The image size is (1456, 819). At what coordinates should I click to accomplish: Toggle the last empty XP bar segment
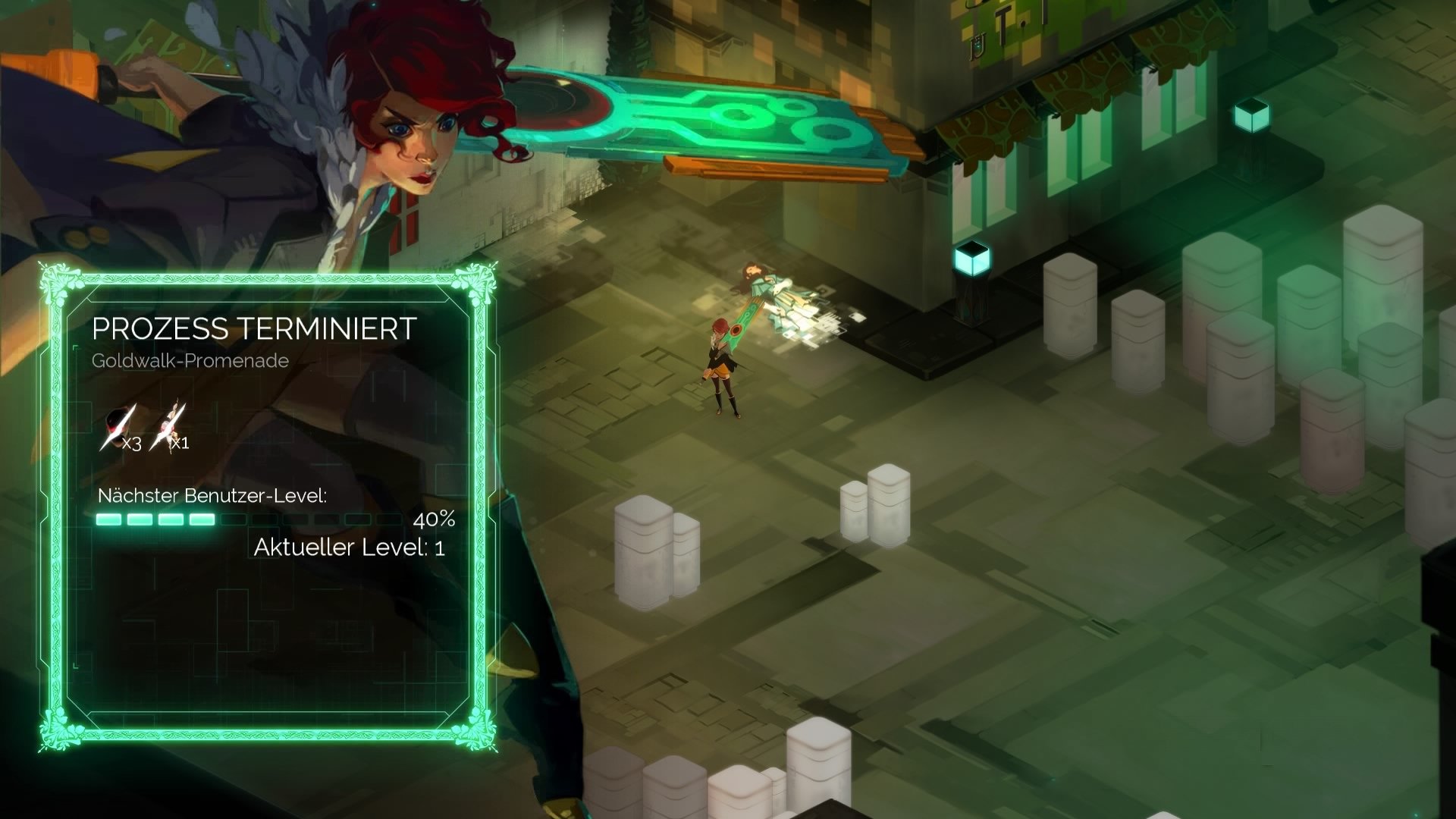pyautogui.click(x=389, y=519)
